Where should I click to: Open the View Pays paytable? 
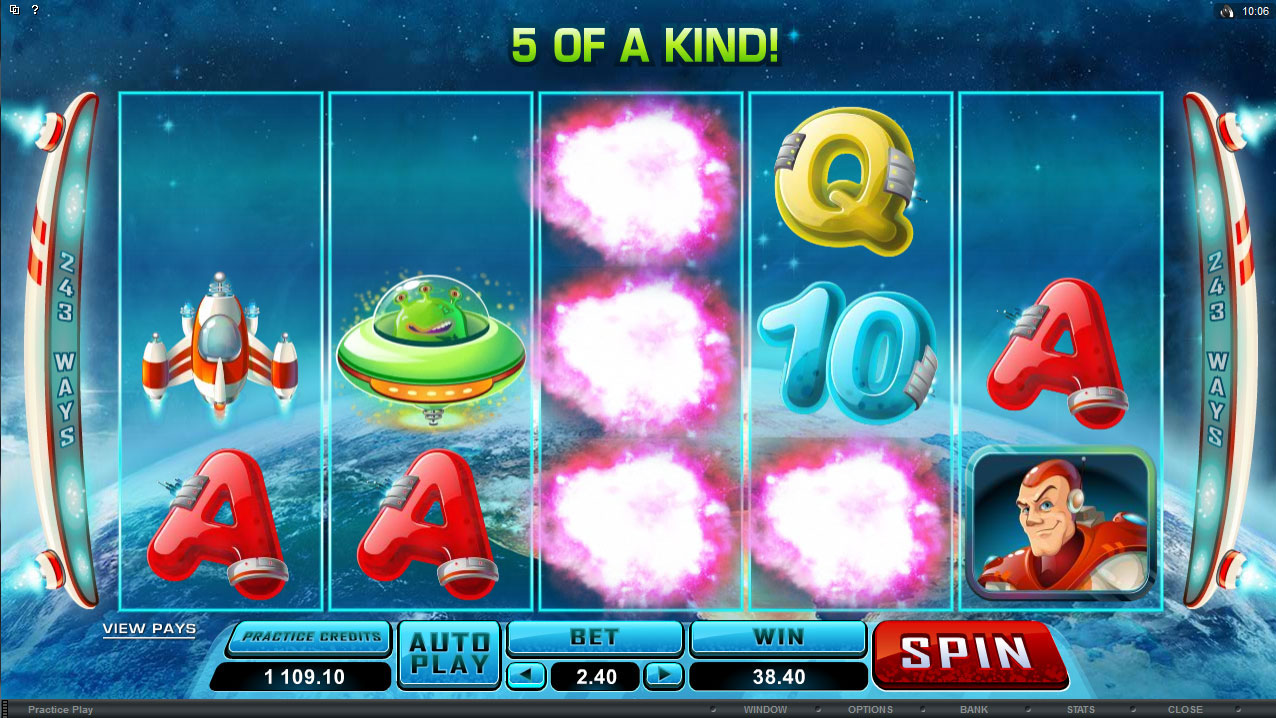tap(149, 629)
